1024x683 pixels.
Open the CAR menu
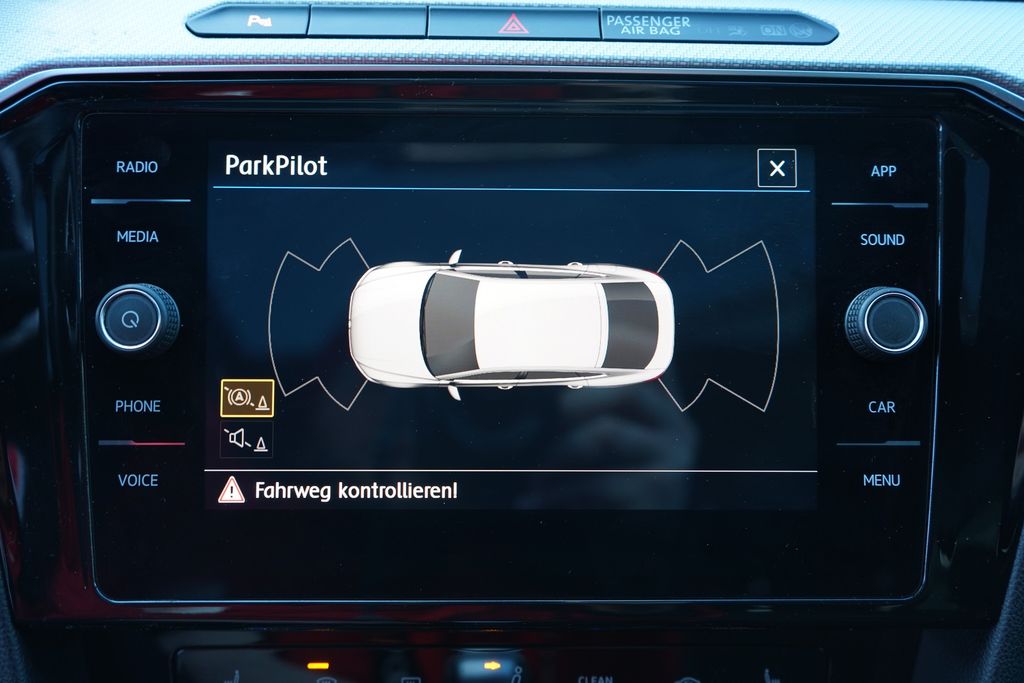tap(882, 407)
